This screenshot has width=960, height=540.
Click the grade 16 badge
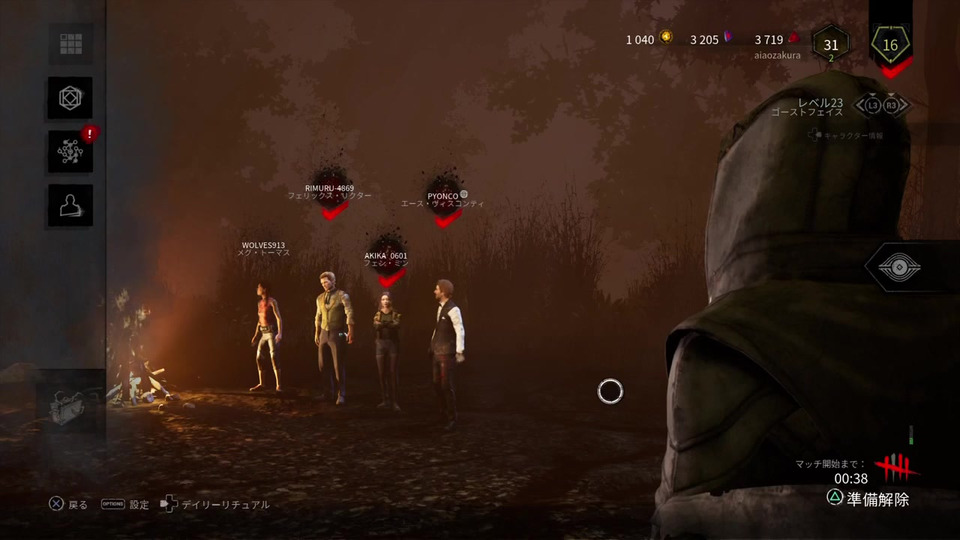click(890, 43)
